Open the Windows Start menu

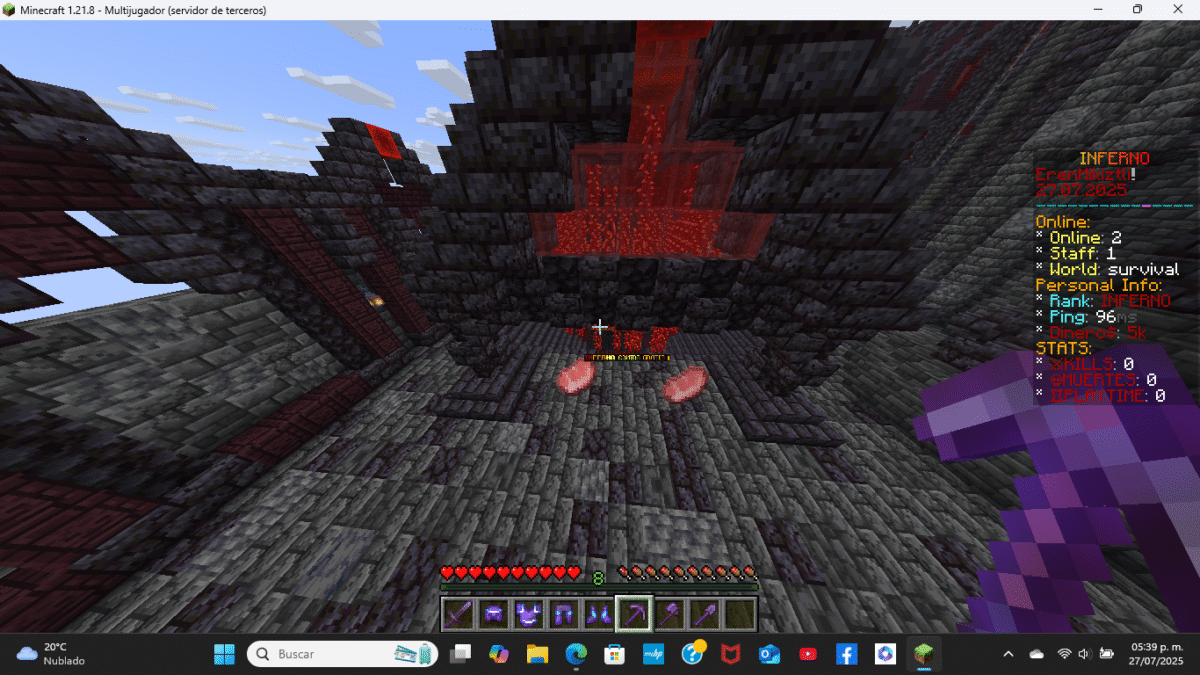224,654
